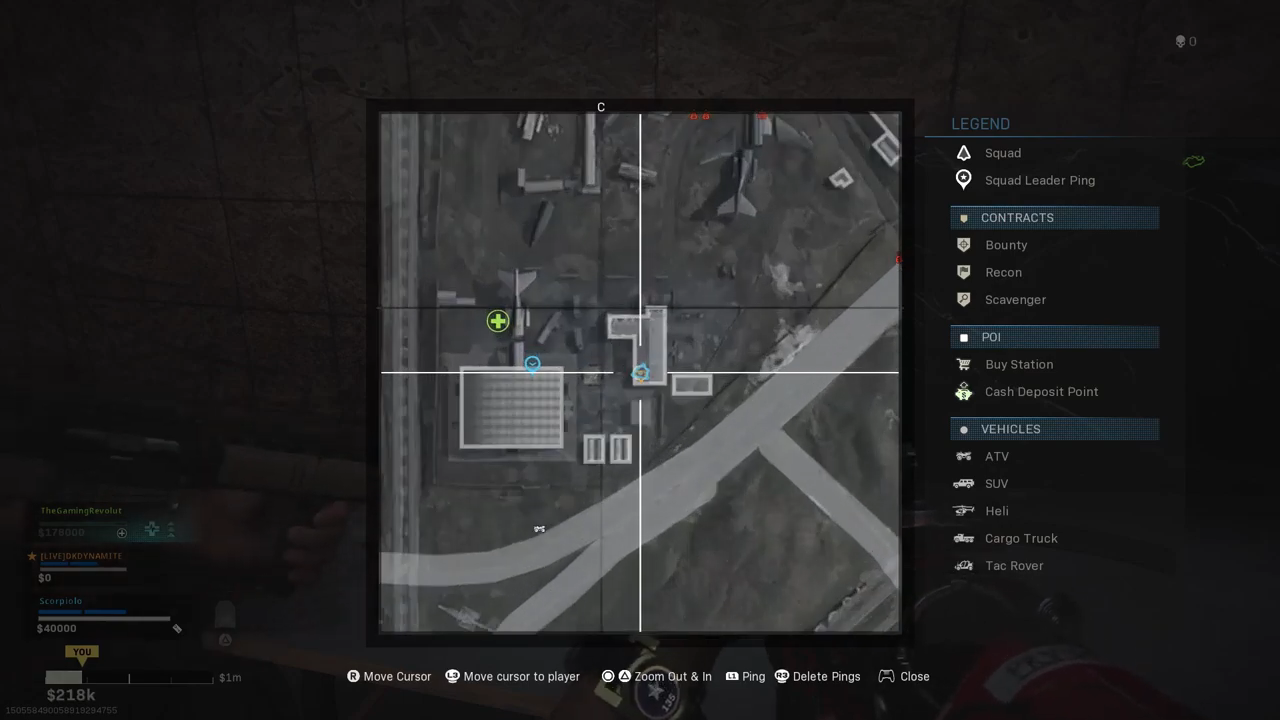
Task: Select squad member TheGamingRevolut in the squad list
Action: click(x=81, y=511)
